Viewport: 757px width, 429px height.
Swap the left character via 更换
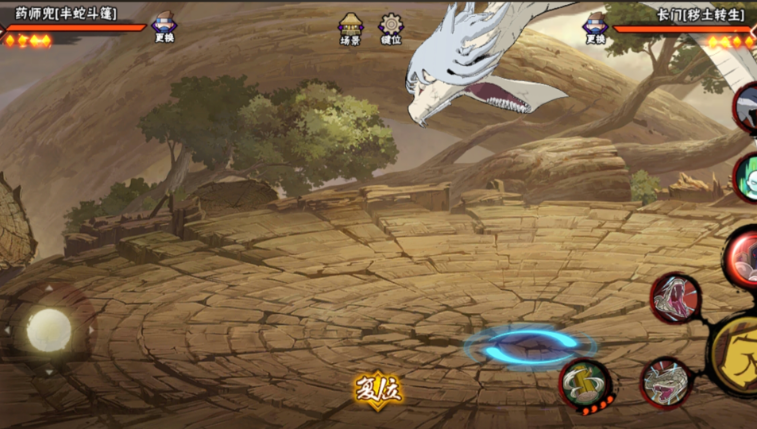(x=163, y=29)
